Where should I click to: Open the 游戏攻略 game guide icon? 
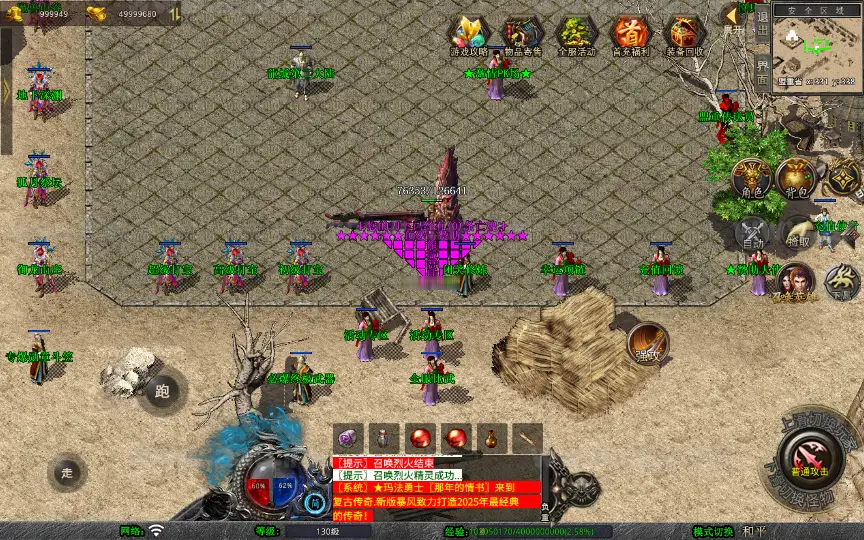click(x=468, y=35)
